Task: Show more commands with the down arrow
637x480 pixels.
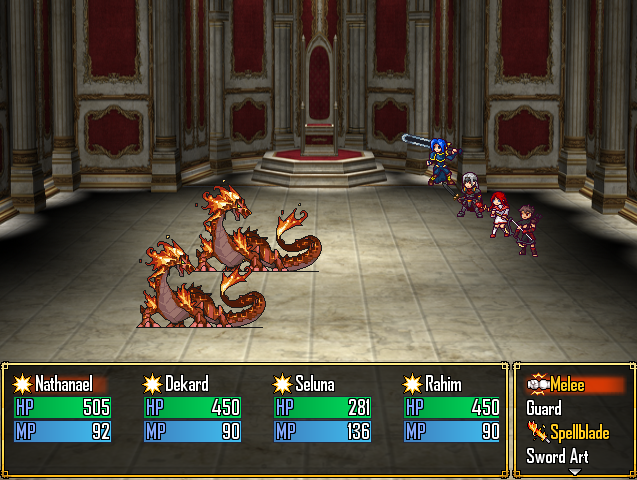Action: [x=574, y=471]
